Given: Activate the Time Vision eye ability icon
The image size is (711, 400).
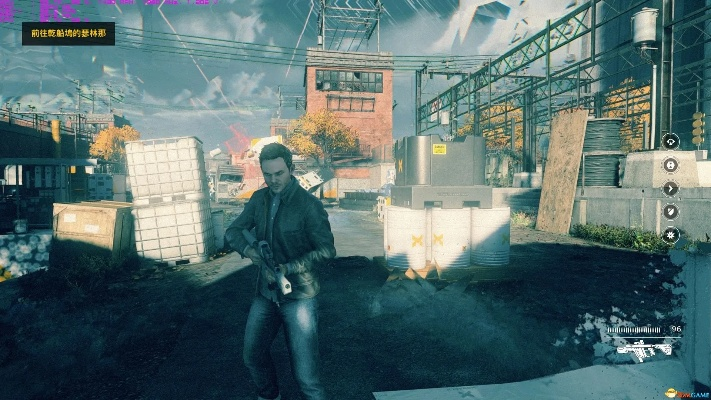Looking at the screenshot, I should pos(671,141).
